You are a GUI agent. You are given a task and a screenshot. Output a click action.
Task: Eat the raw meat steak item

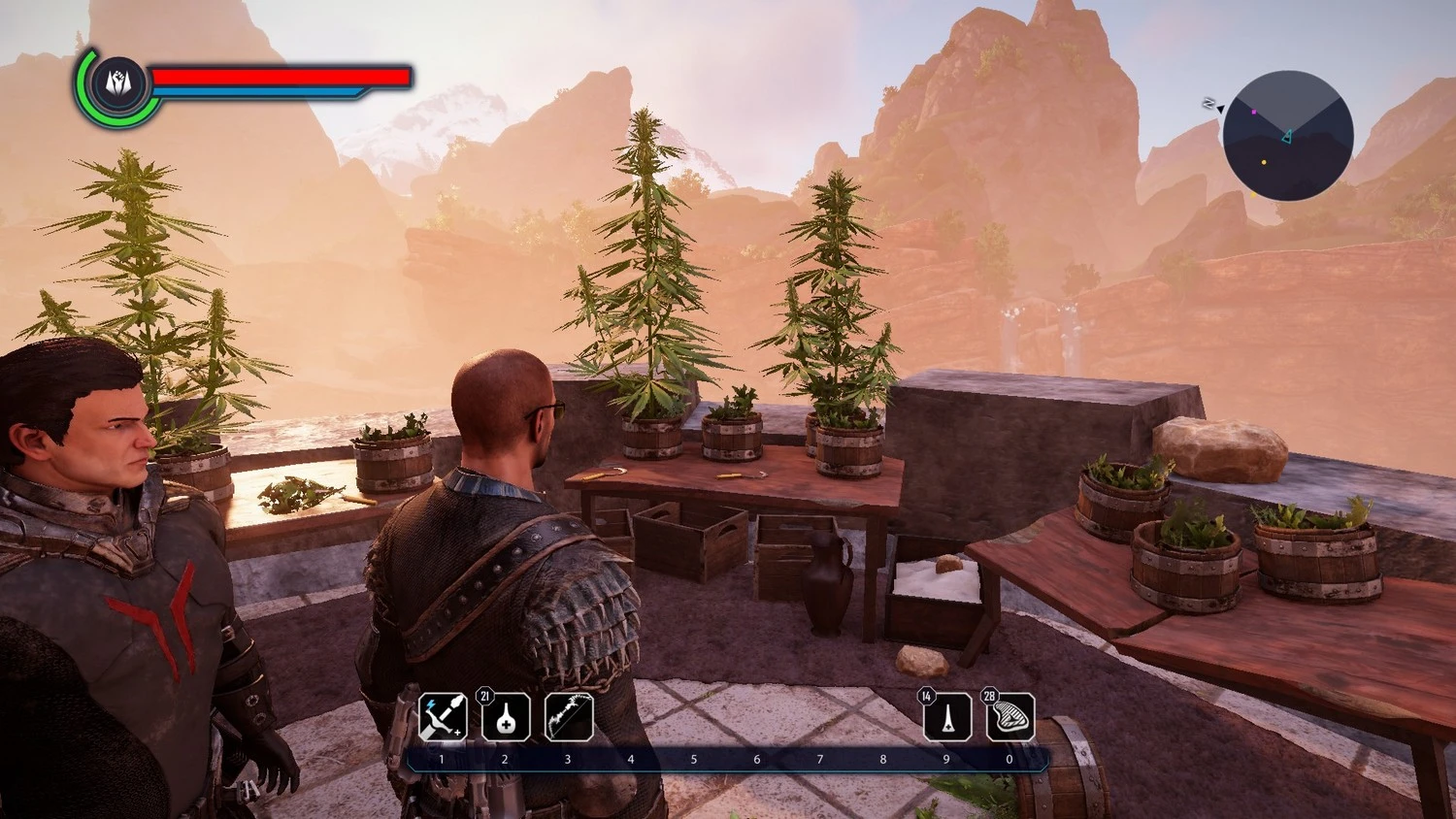1010,718
